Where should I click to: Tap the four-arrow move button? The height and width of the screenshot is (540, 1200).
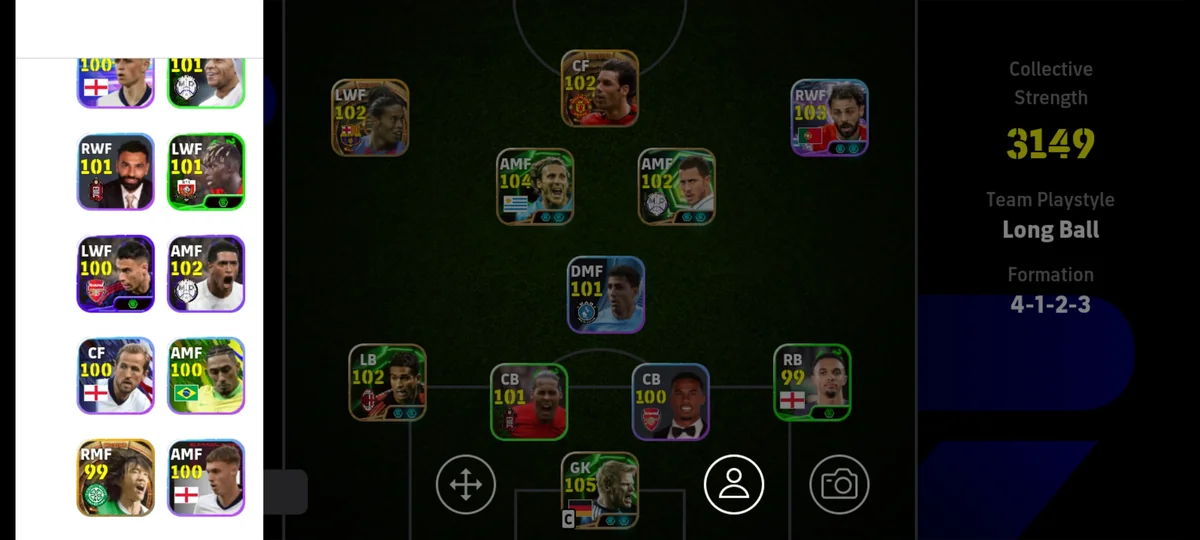pyautogui.click(x=466, y=485)
